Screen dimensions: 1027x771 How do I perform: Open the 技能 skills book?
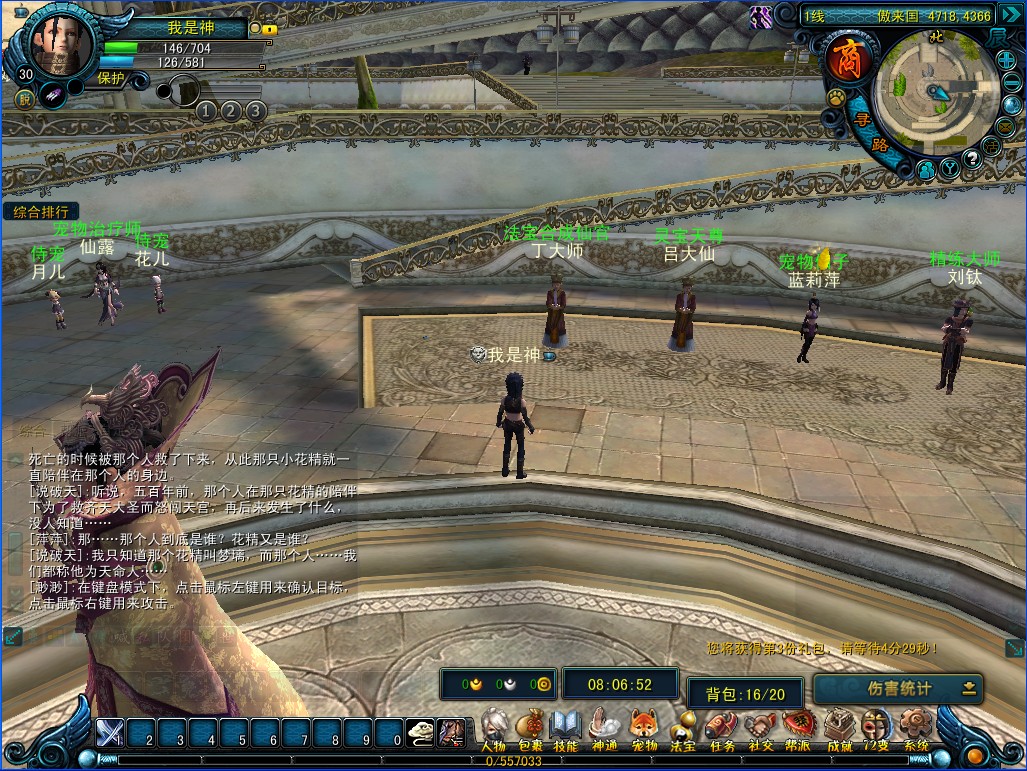click(566, 726)
